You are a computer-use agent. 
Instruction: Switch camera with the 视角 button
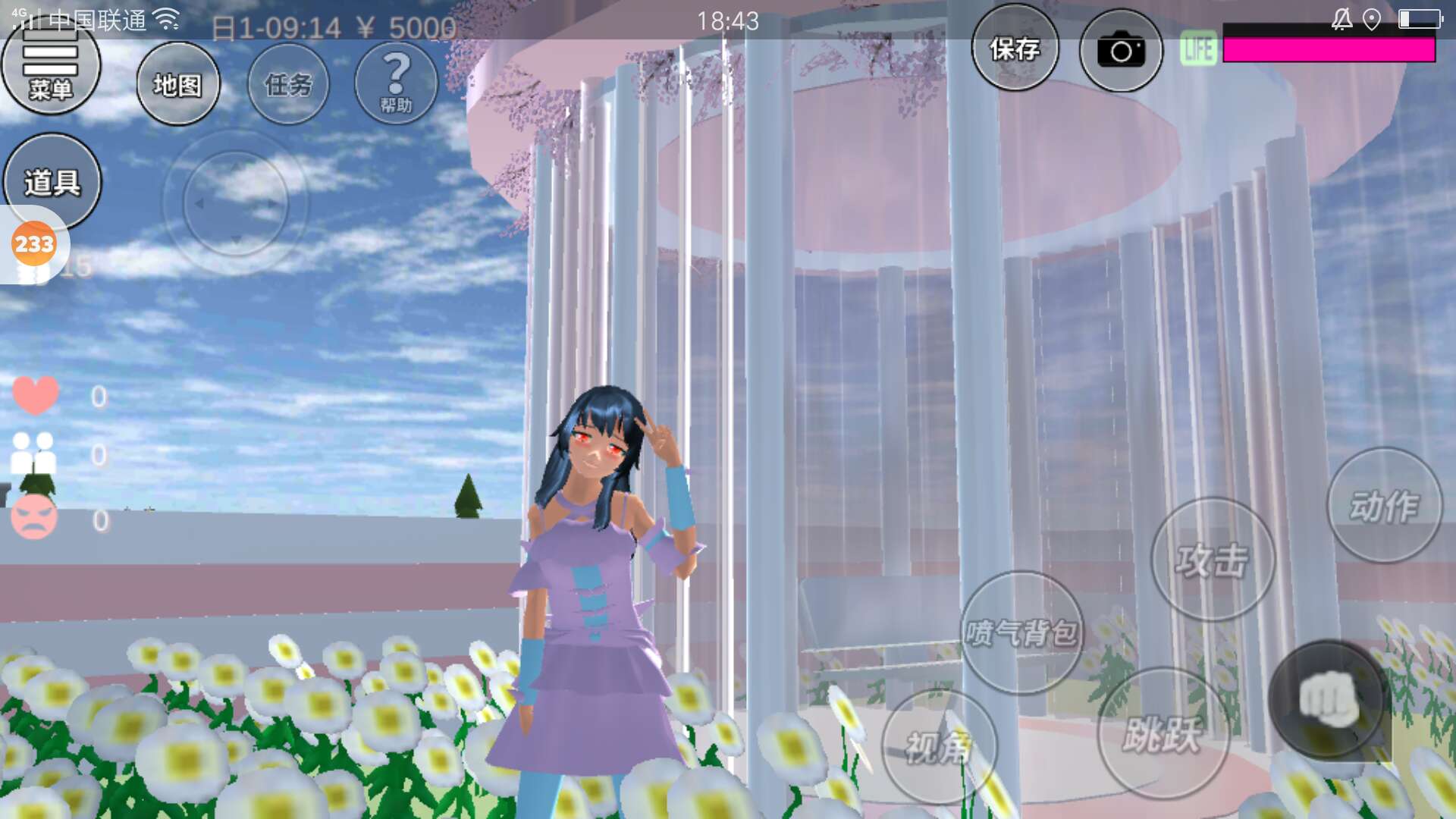point(939,747)
